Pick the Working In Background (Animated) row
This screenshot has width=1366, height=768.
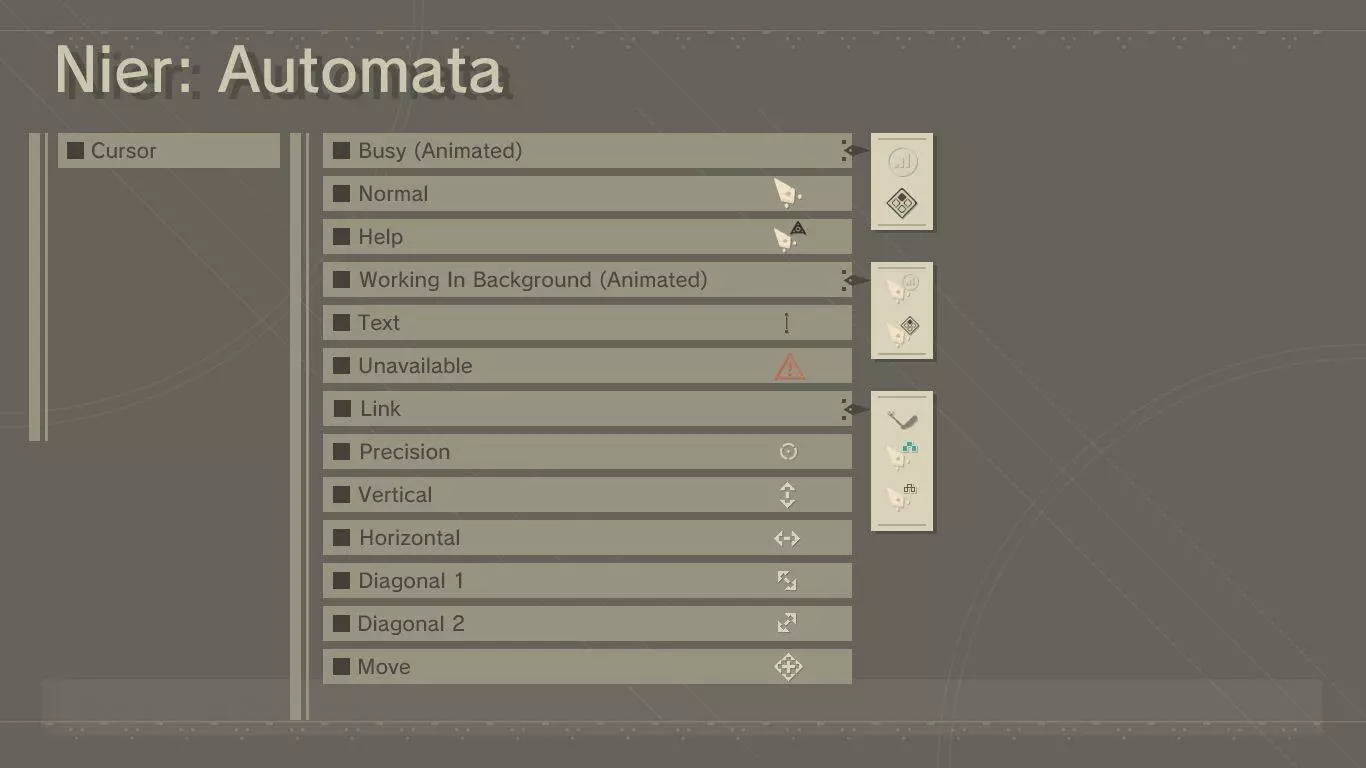pos(586,280)
